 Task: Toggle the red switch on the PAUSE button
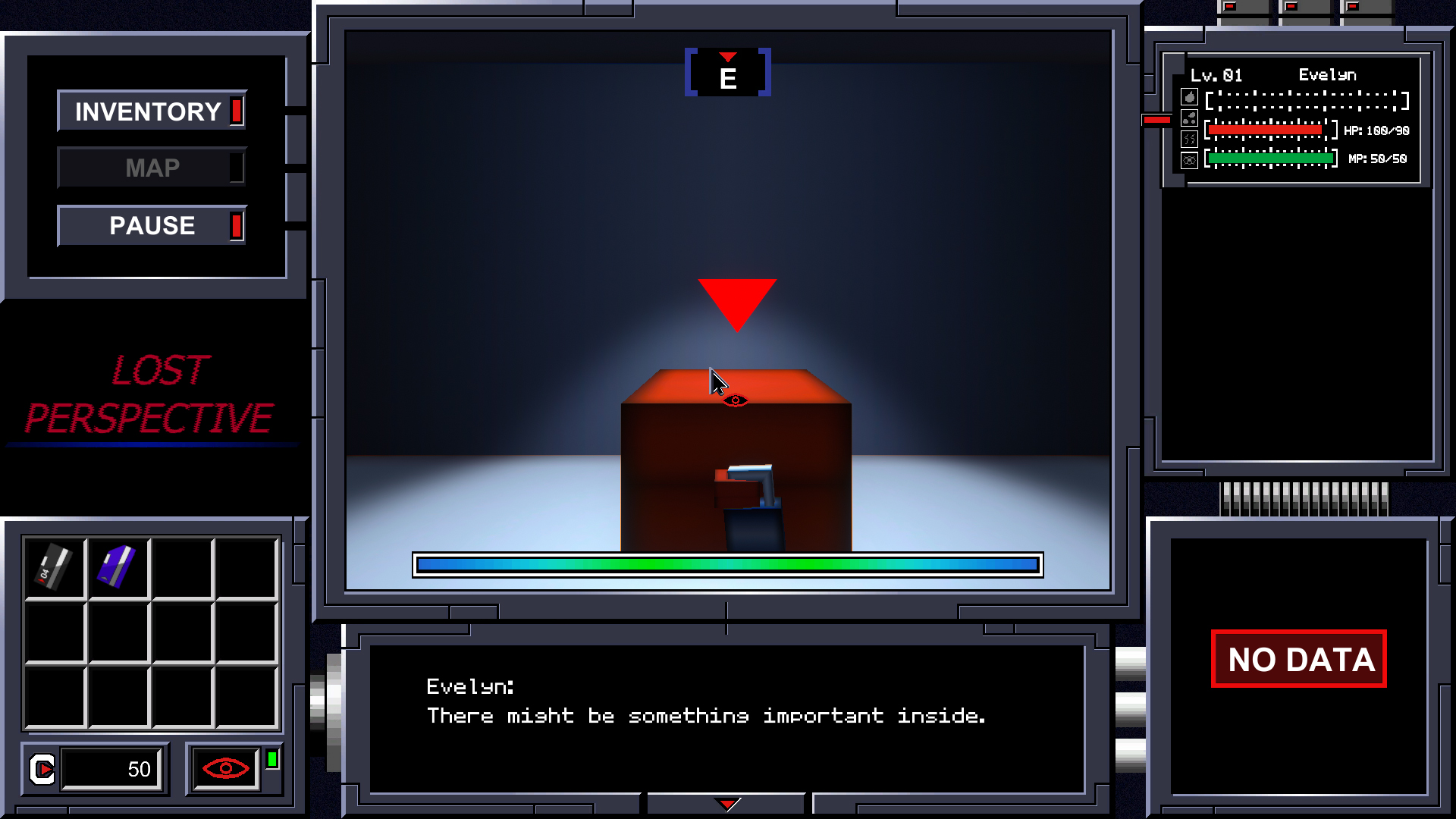(236, 225)
